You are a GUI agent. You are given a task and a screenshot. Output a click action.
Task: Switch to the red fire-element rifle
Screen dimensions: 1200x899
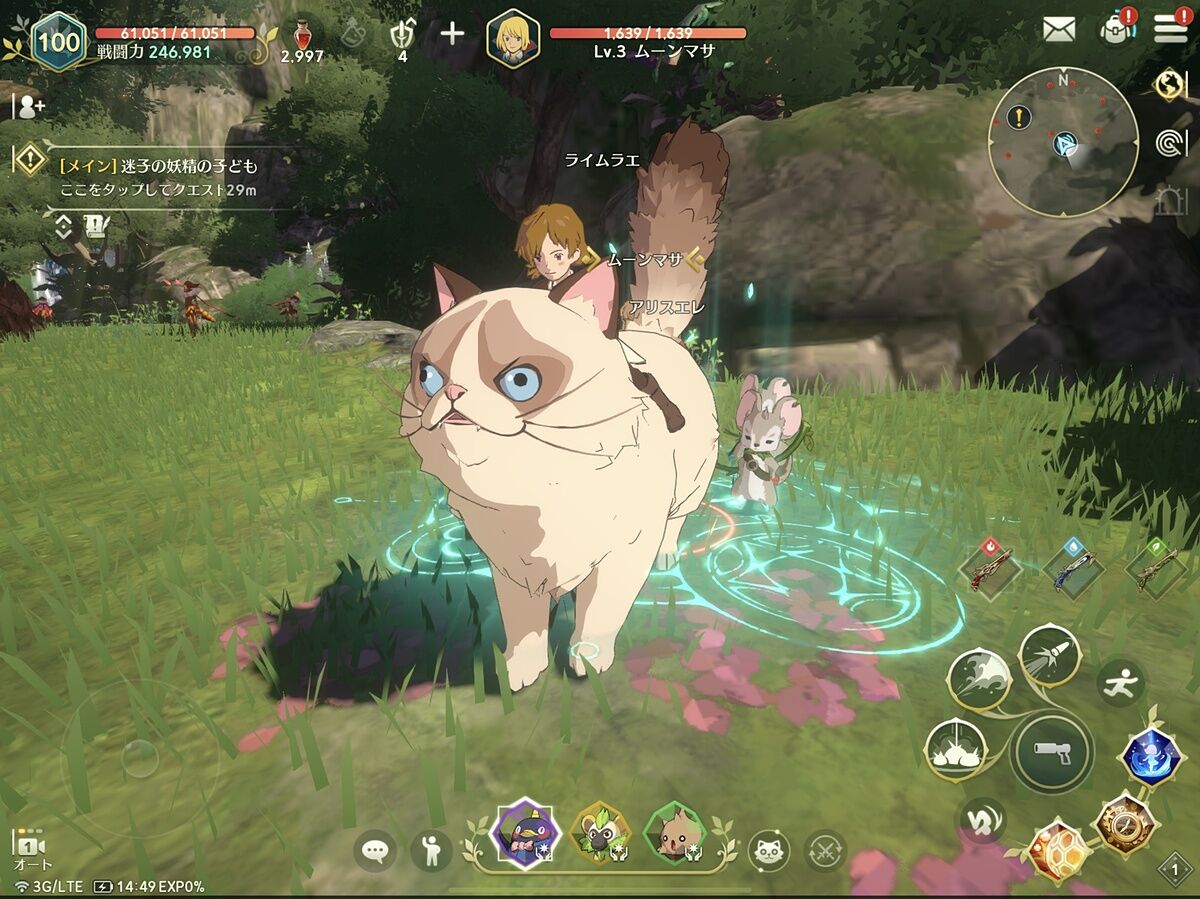990,569
